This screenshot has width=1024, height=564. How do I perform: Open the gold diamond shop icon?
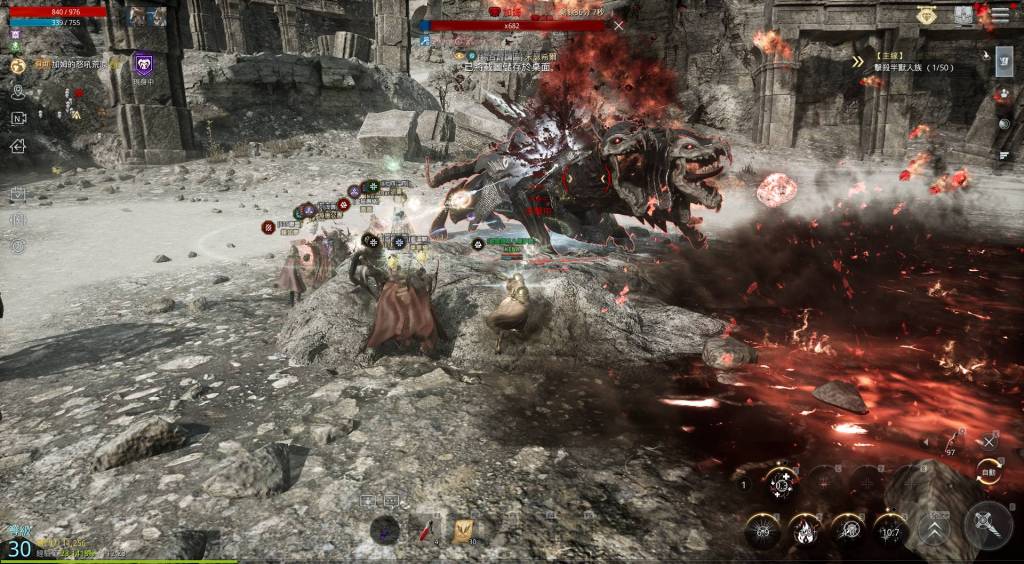click(x=926, y=14)
